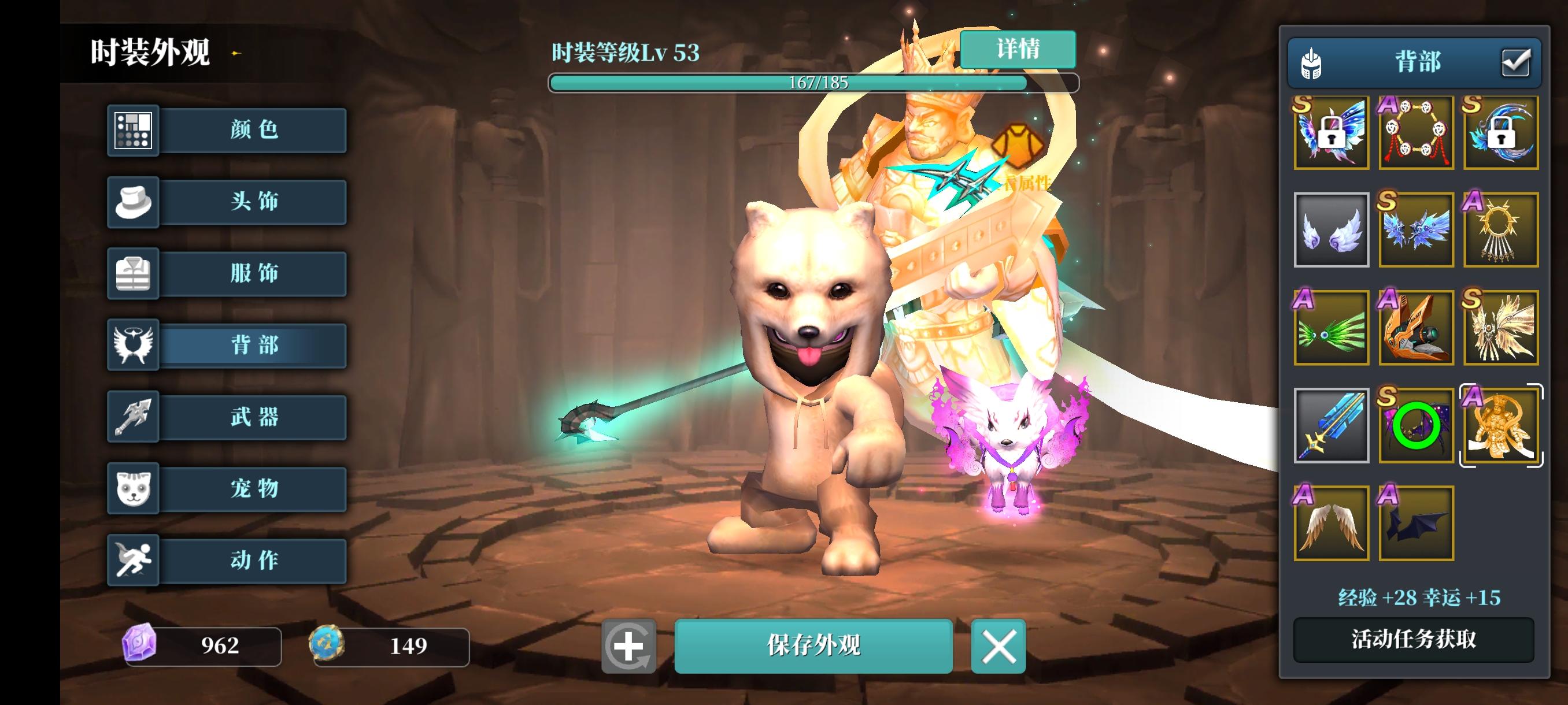Screen dimensions: 1568x705
Task: Open the 宠物 pet category
Action: 252,488
